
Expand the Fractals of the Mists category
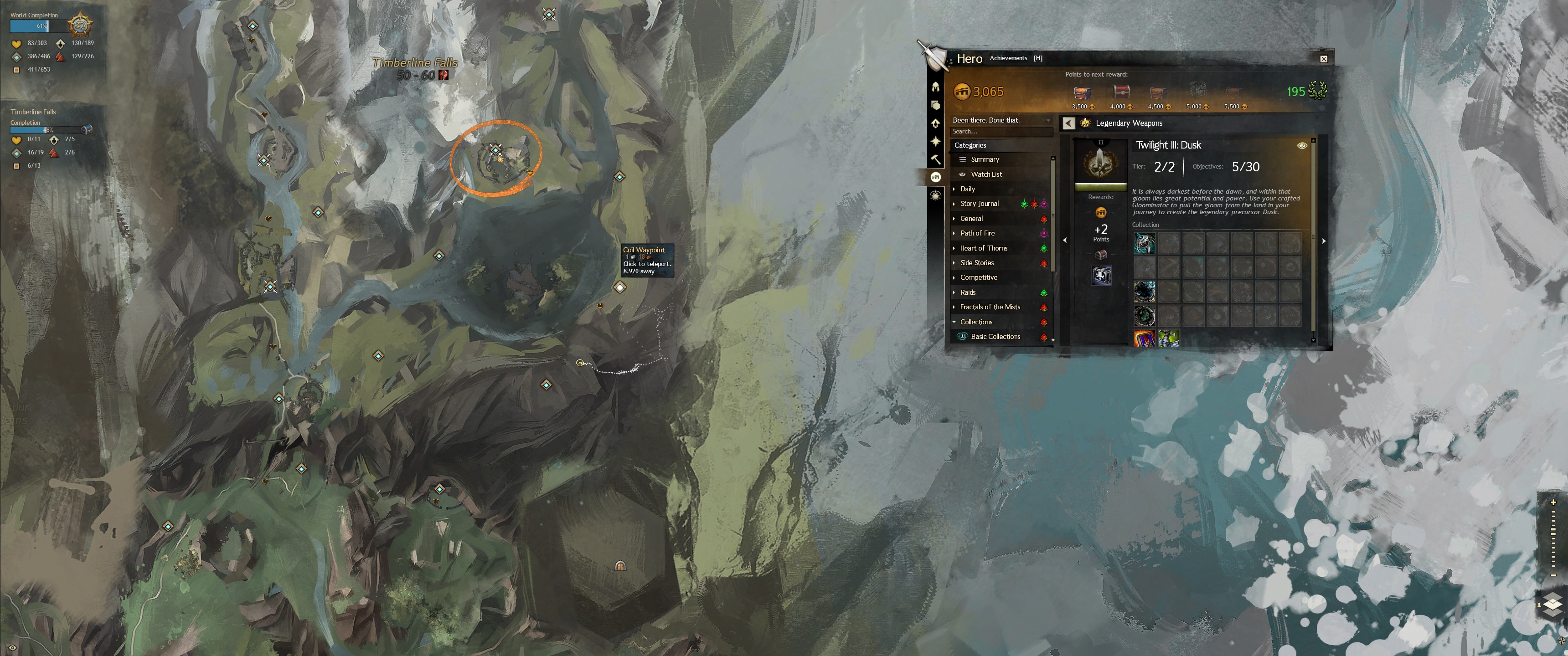coord(990,307)
